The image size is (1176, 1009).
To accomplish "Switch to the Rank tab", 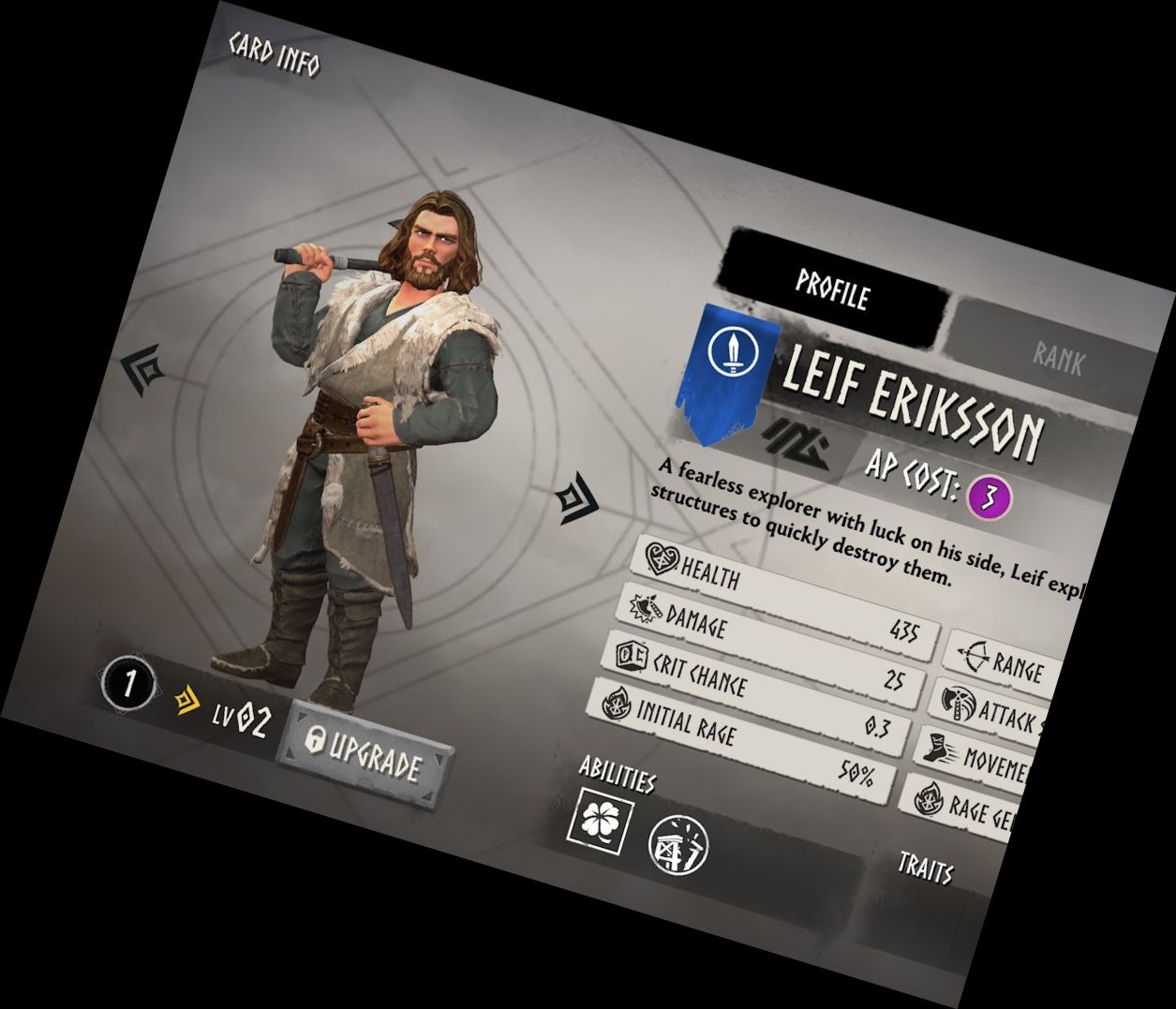I will point(1059,356).
